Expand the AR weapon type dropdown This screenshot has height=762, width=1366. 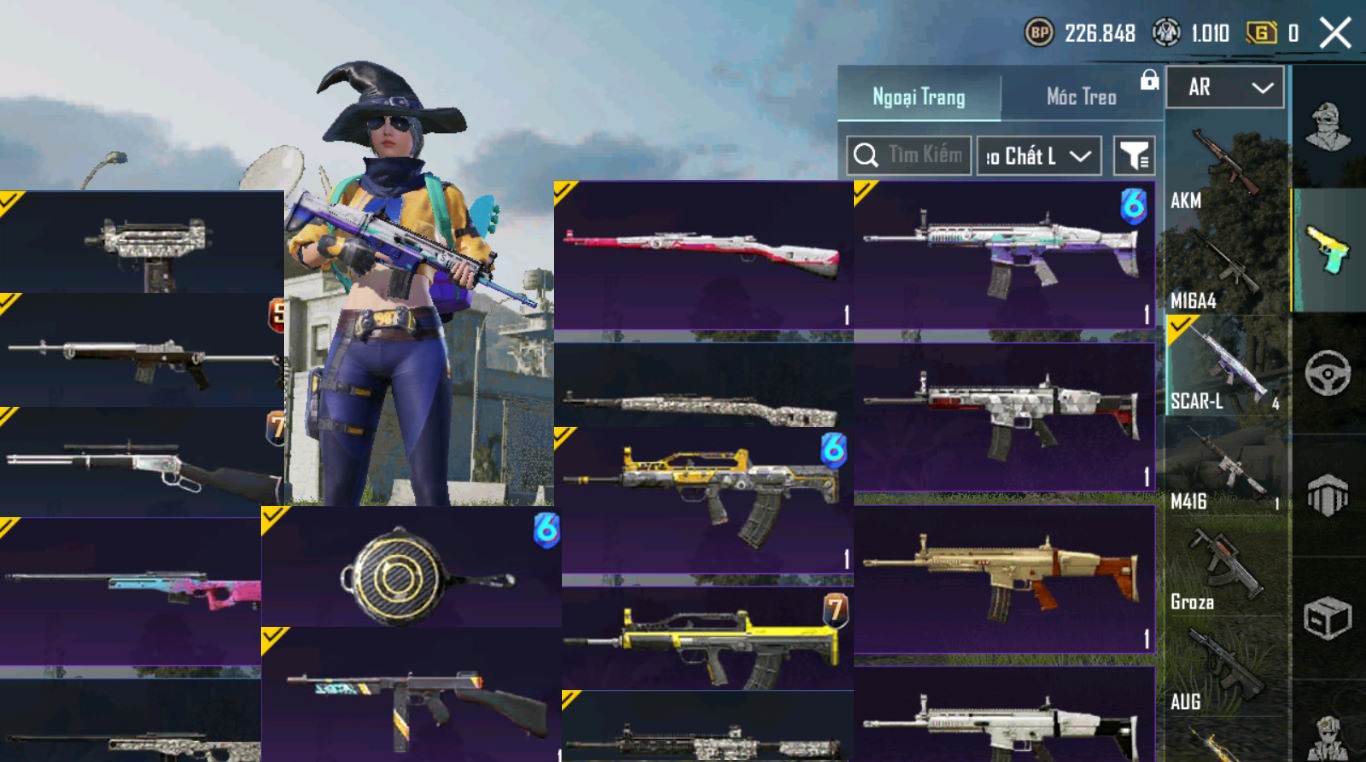tap(1225, 88)
